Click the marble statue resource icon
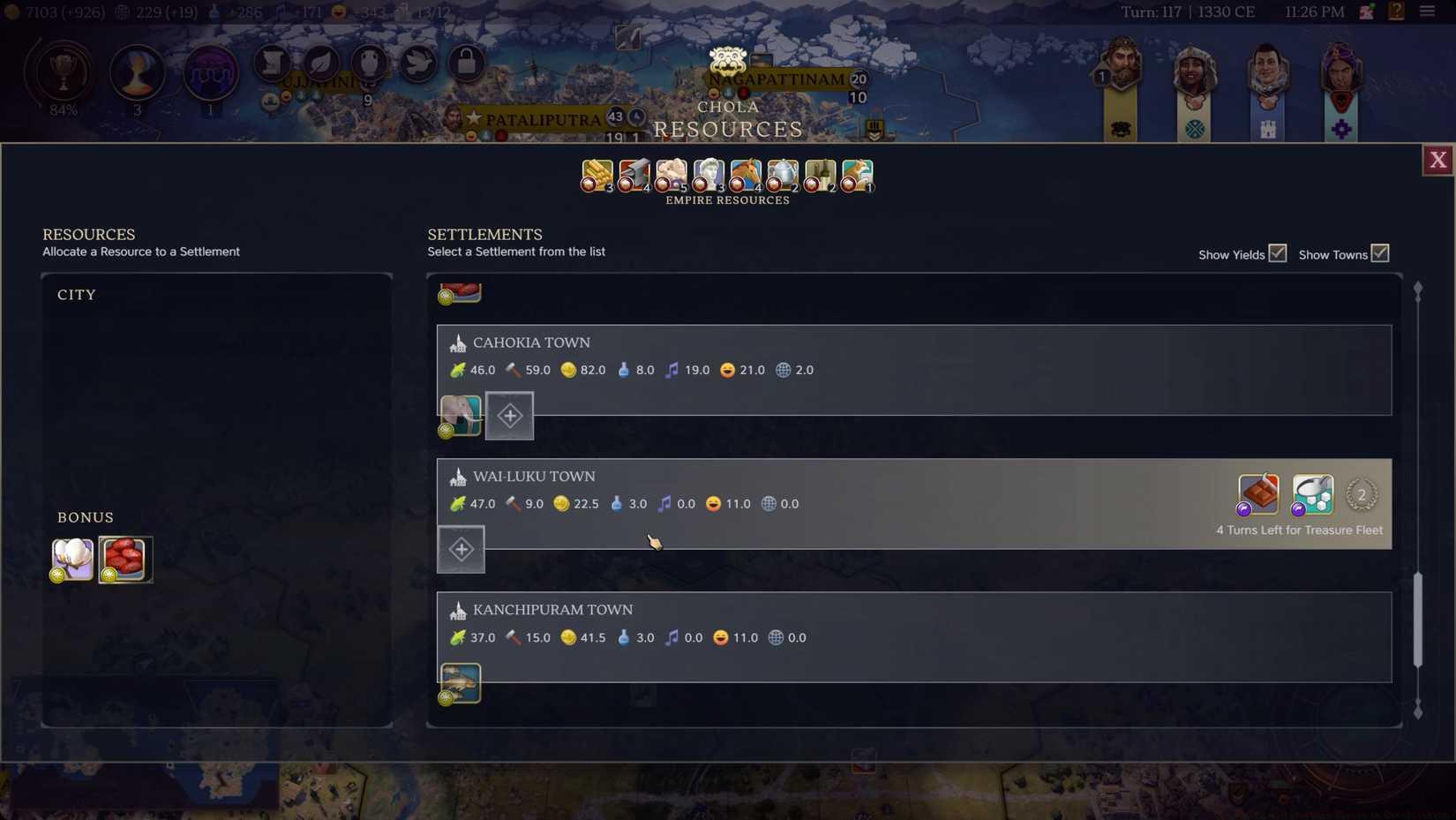This screenshot has height=820, width=1456. tap(707, 172)
